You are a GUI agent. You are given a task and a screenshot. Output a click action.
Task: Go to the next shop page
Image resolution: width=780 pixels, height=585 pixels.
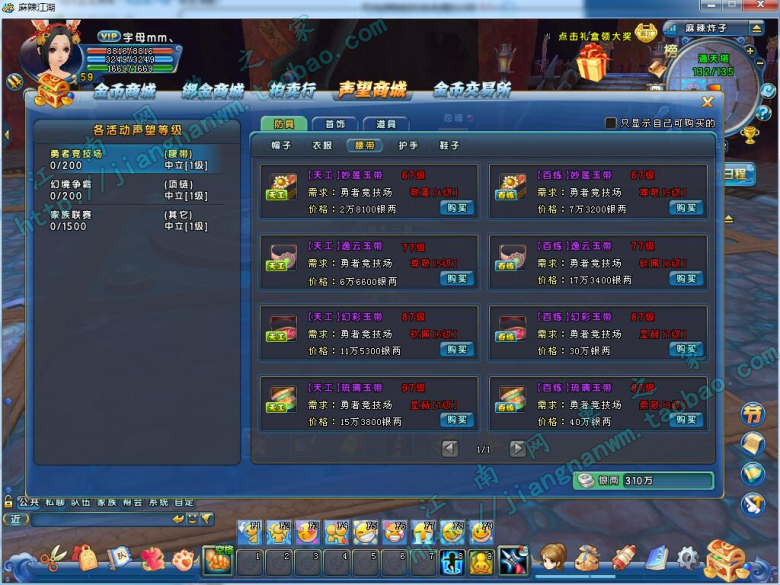[517, 449]
